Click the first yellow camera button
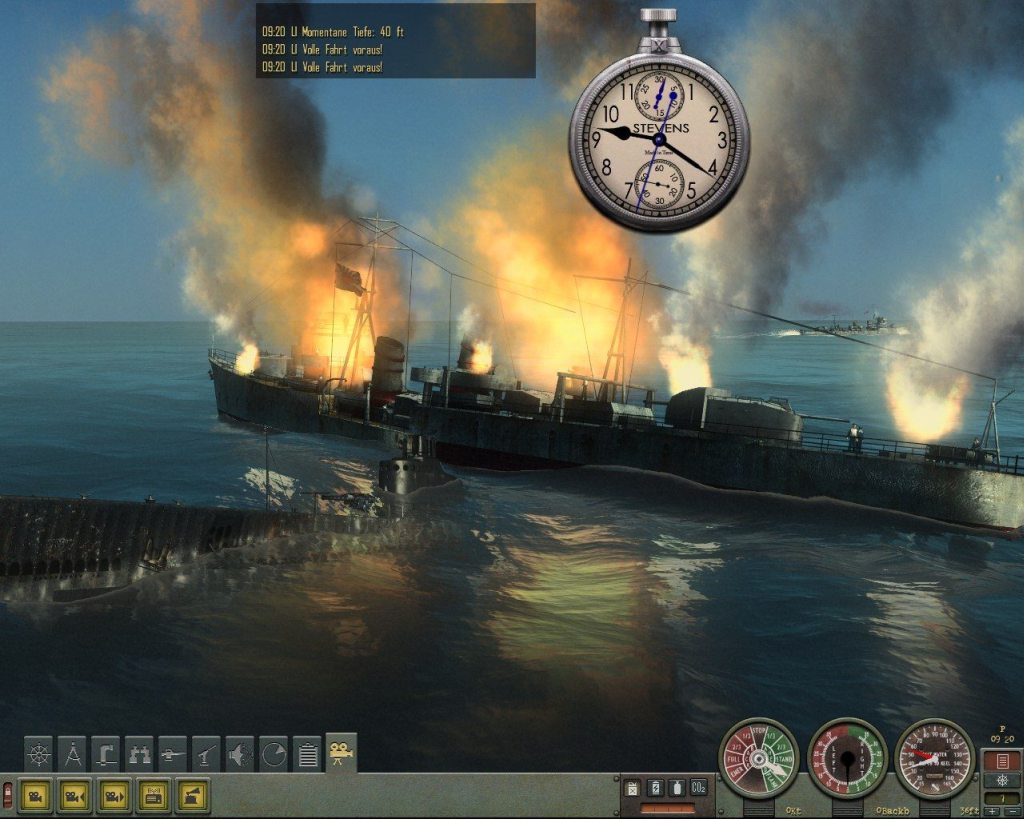The width and height of the screenshot is (1024, 819). tap(37, 795)
